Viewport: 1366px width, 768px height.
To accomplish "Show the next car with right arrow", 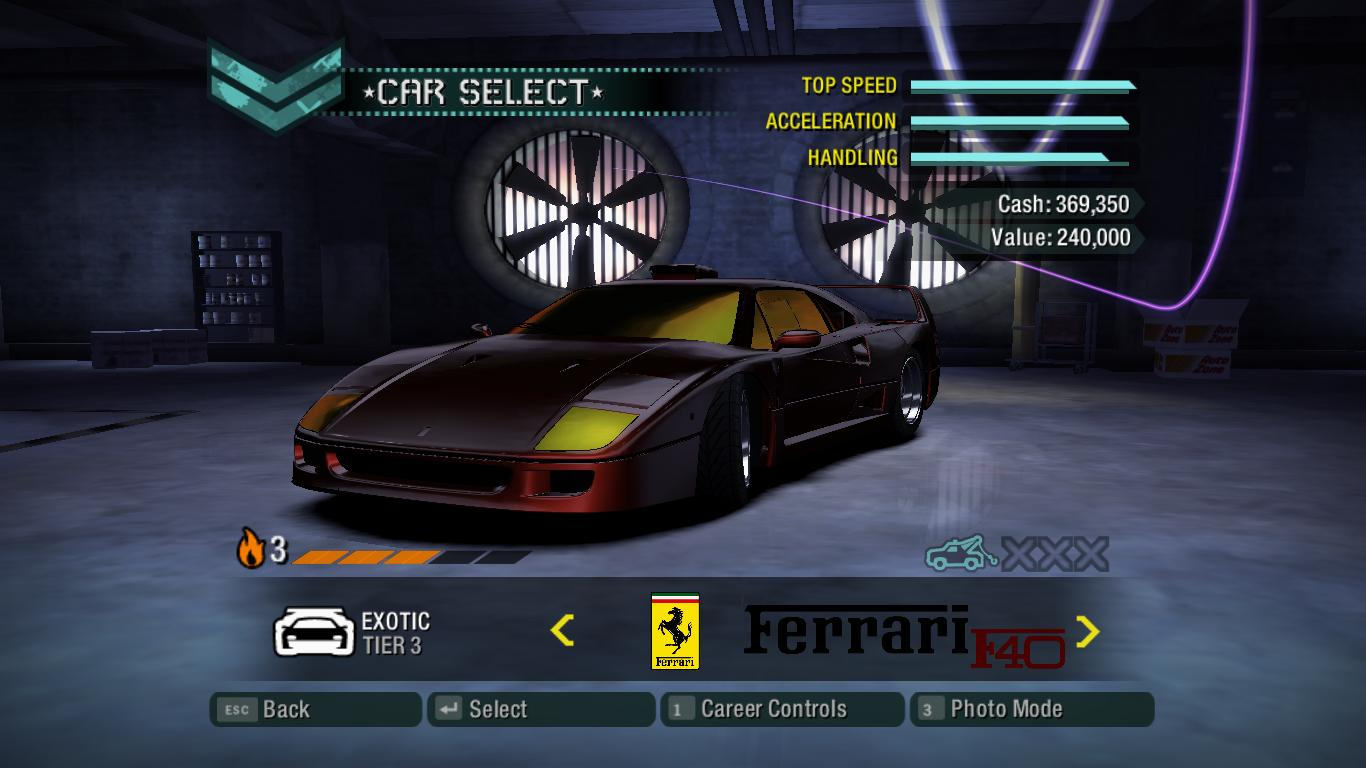I will click(1087, 631).
